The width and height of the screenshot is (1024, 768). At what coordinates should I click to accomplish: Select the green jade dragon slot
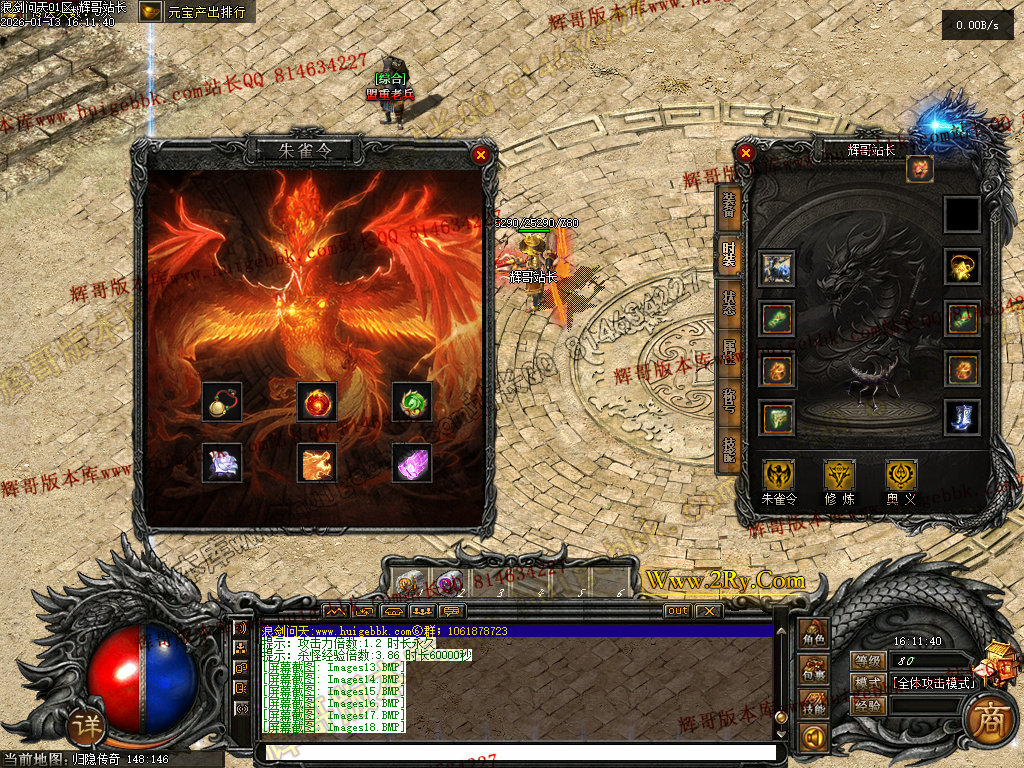(x=412, y=402)
